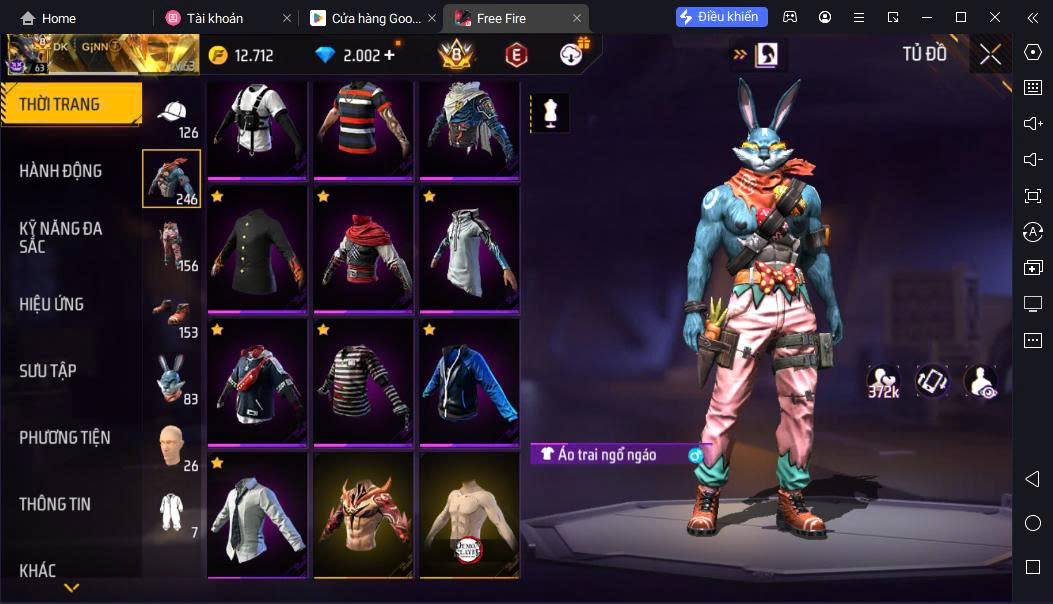Screen dimensions: 1053x604
Task: Close the TỦ ĐỒ wardrobe screen
Action: pos(990,55)
